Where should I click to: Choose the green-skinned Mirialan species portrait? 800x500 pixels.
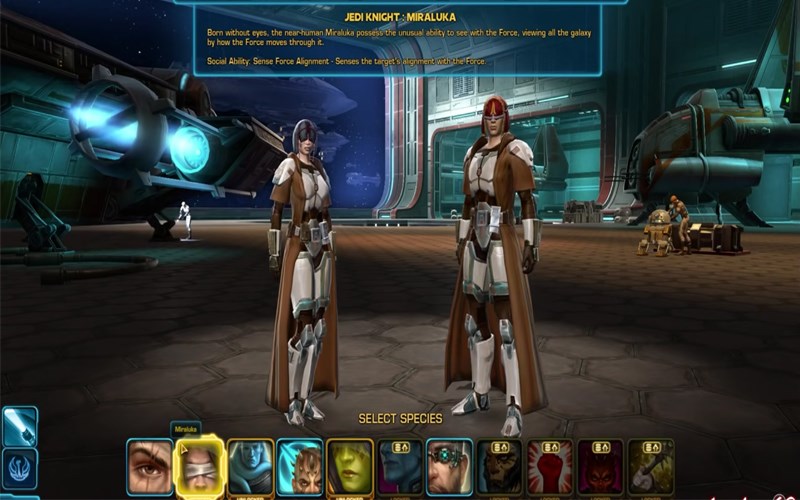[350, 467]
